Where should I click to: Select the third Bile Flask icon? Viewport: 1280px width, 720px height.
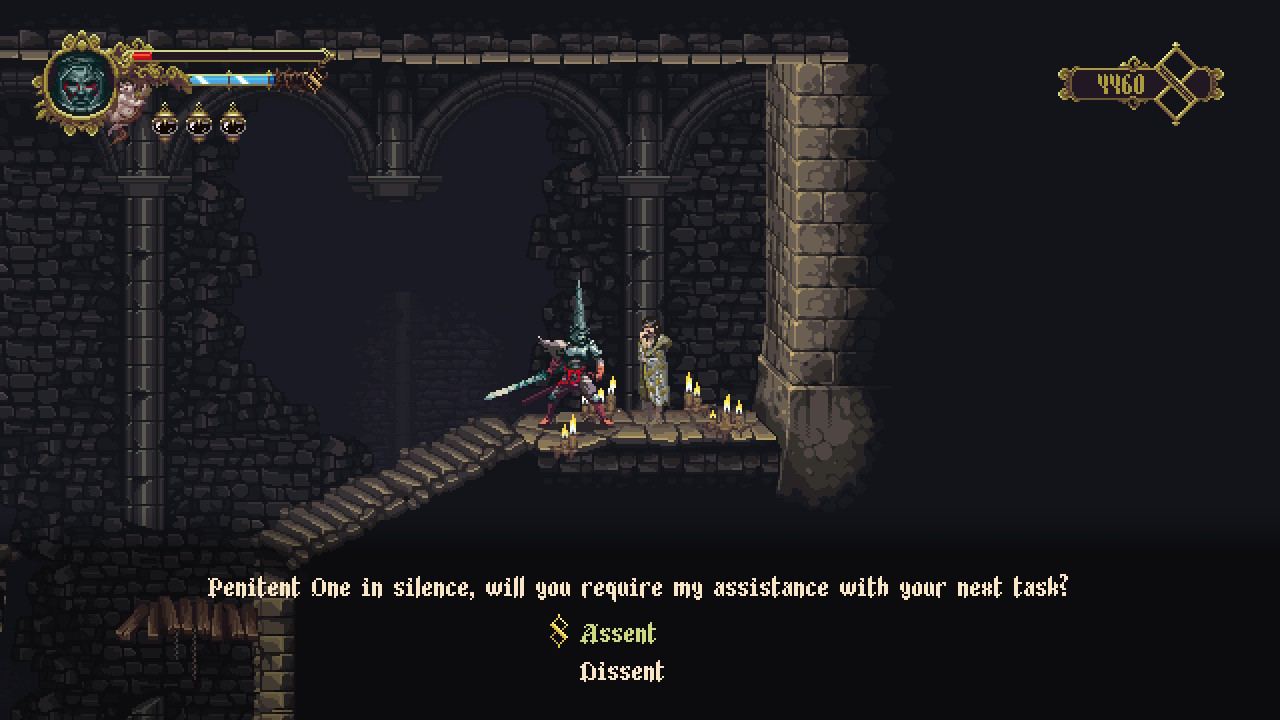[x=231, y=124]
